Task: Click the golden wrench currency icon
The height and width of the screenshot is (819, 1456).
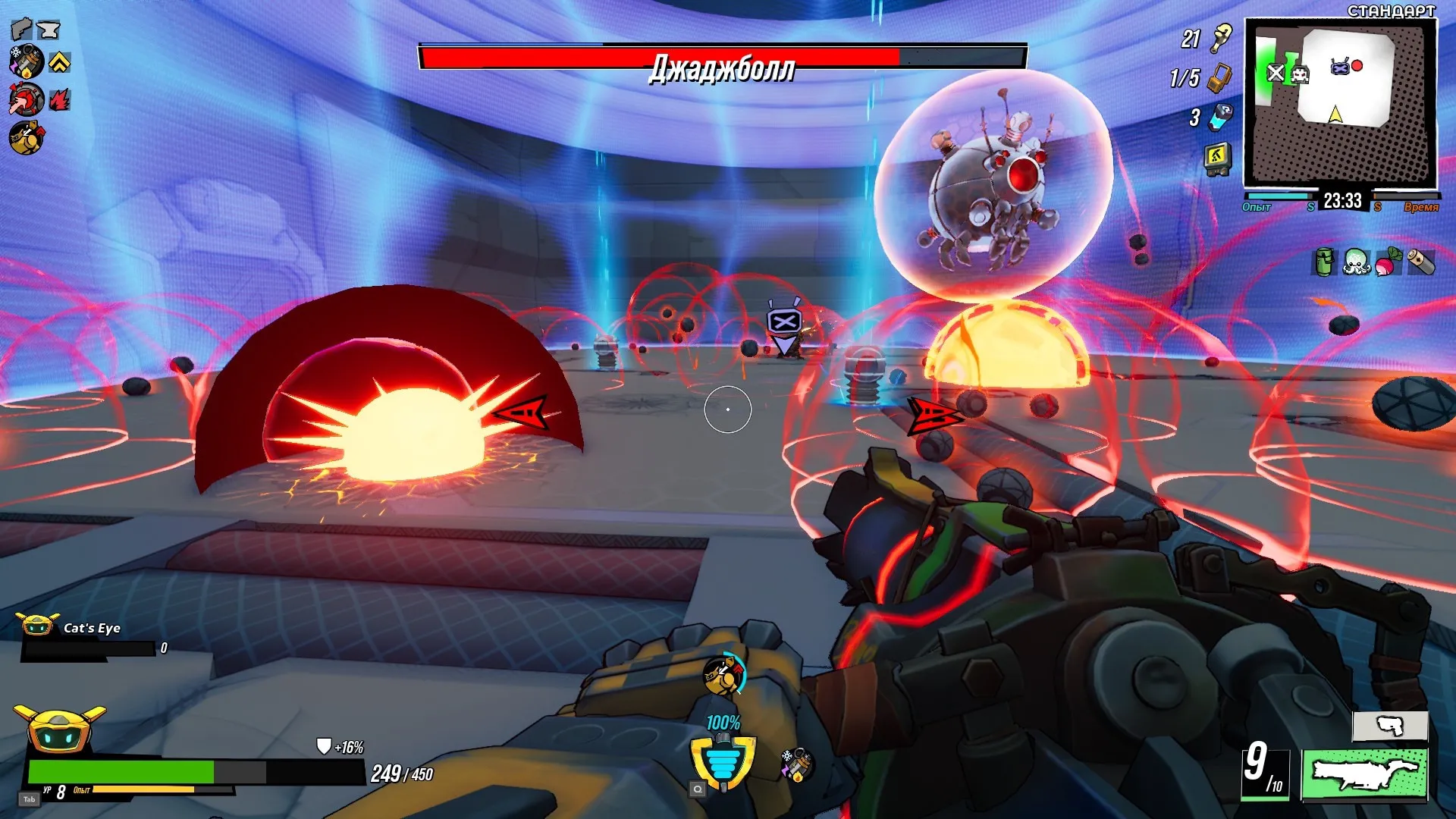Action: (x=1222, y=37)
